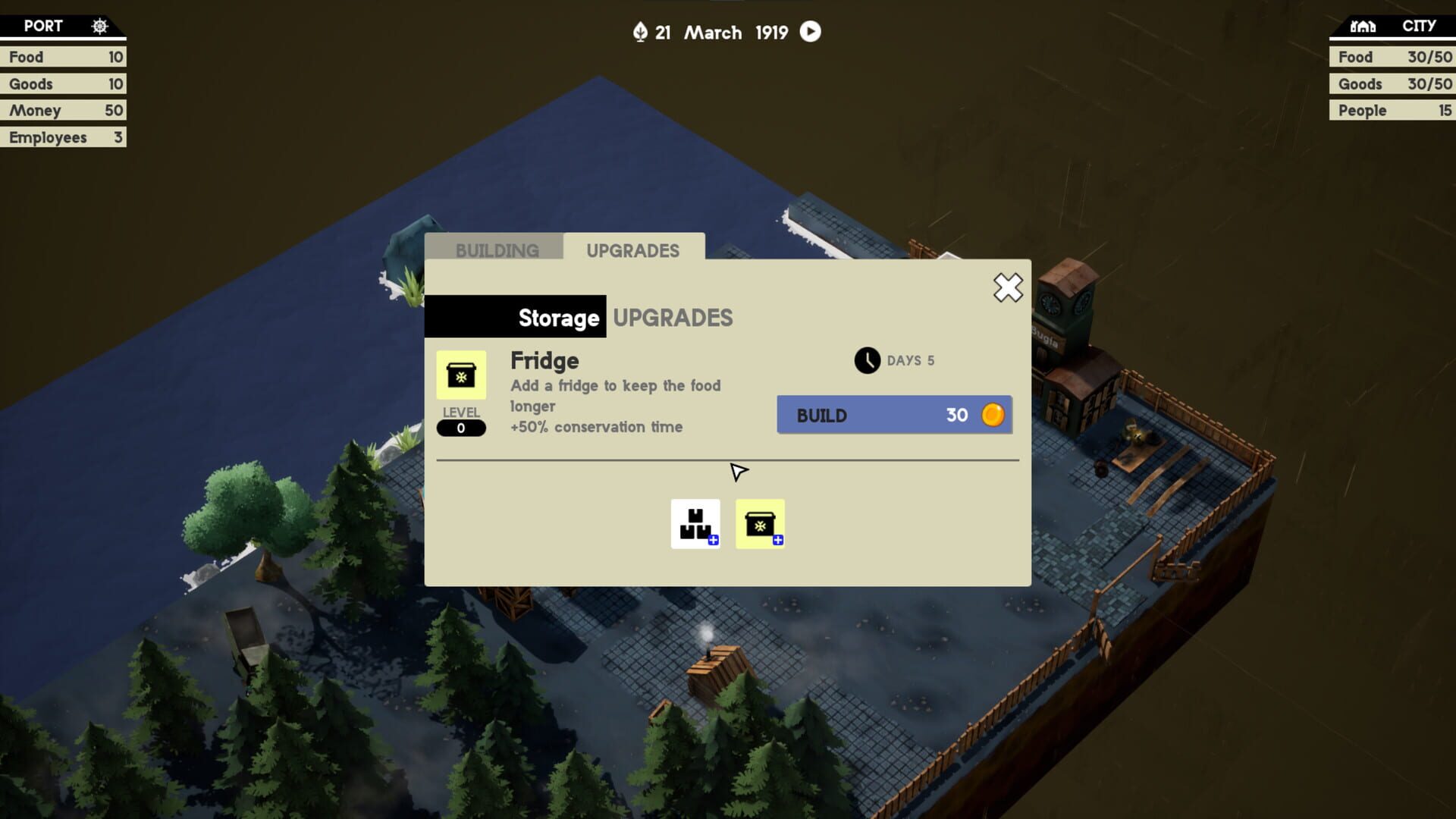Click the People row in the CITY panel

point(1392,110)
